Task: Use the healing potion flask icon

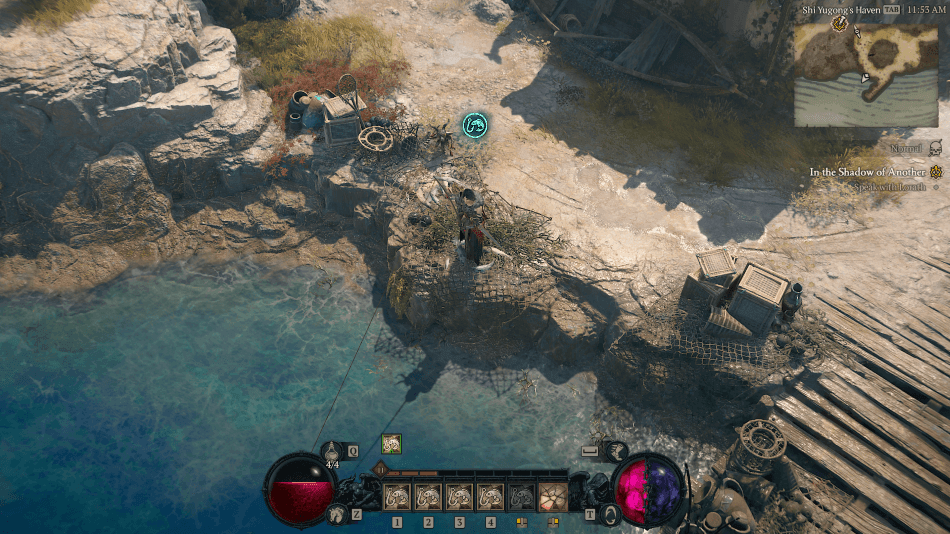Action: 332,452
